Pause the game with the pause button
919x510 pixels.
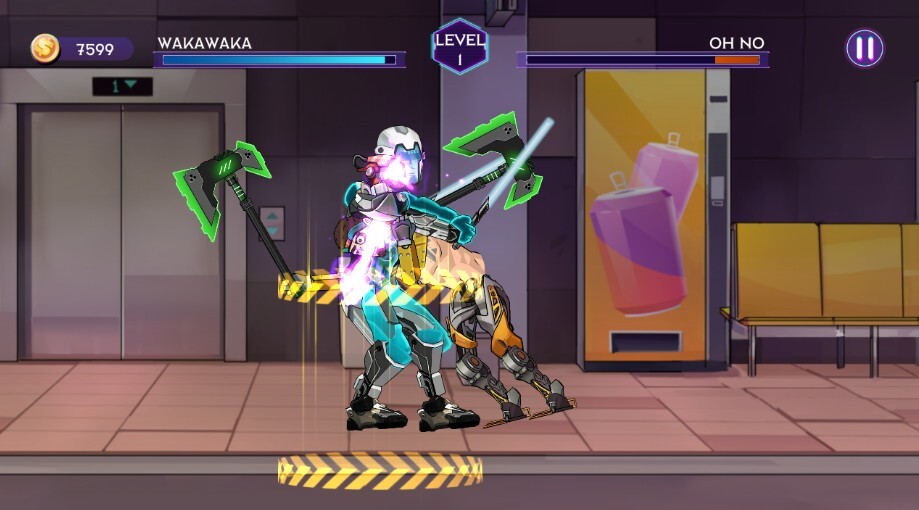coord(864,48)
